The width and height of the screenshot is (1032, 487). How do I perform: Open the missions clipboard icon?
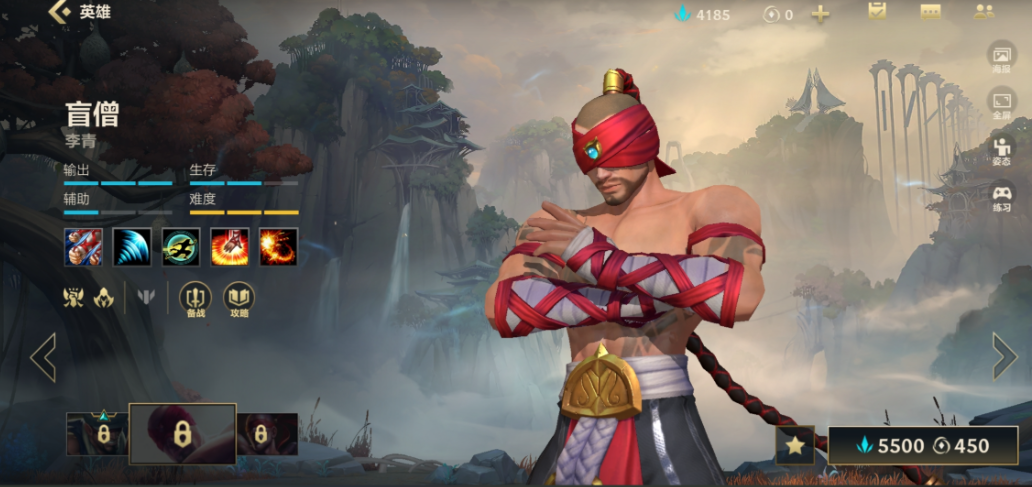coord(877,12)
